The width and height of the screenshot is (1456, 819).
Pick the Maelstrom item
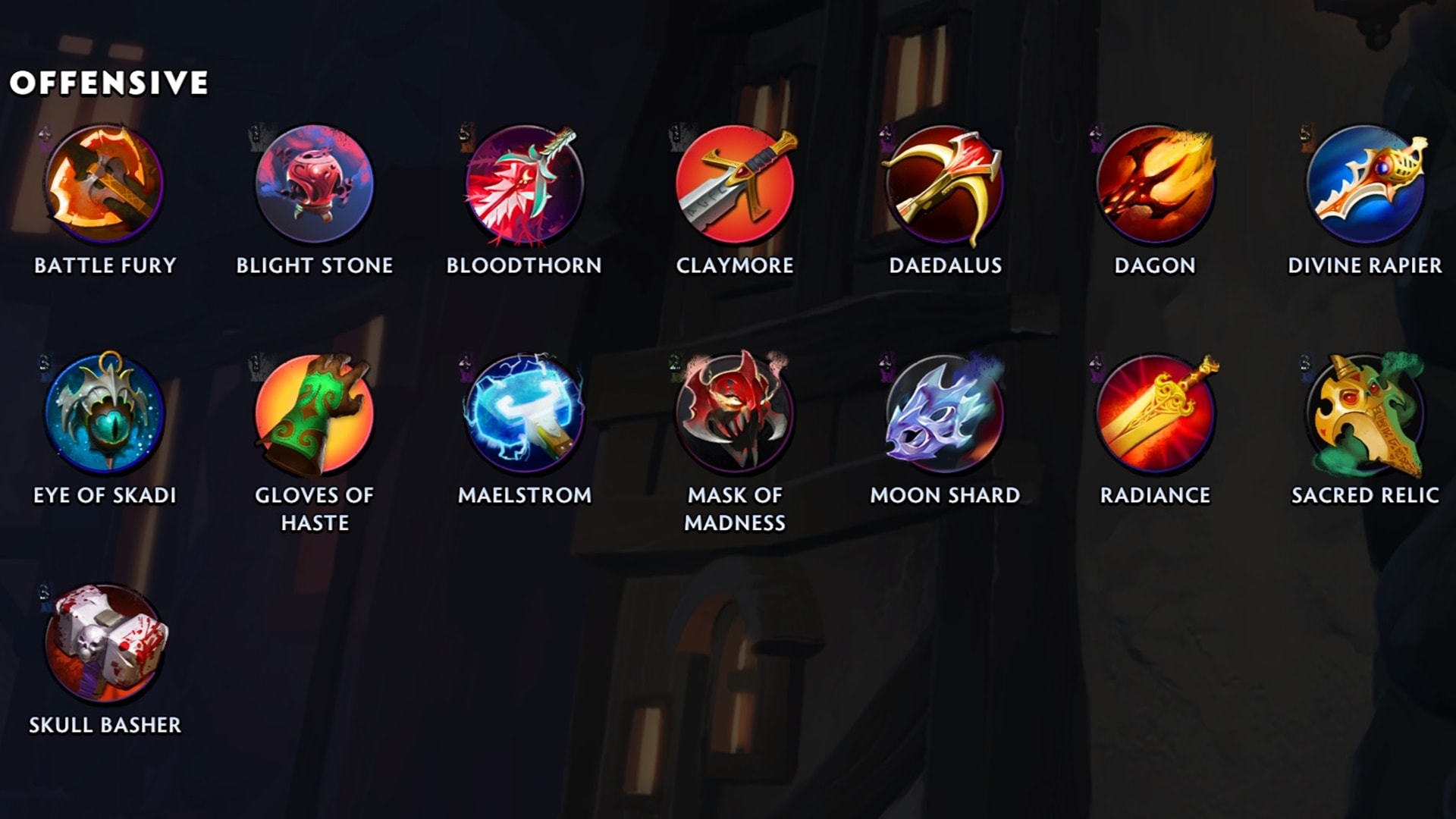click(x=524, y=414)
